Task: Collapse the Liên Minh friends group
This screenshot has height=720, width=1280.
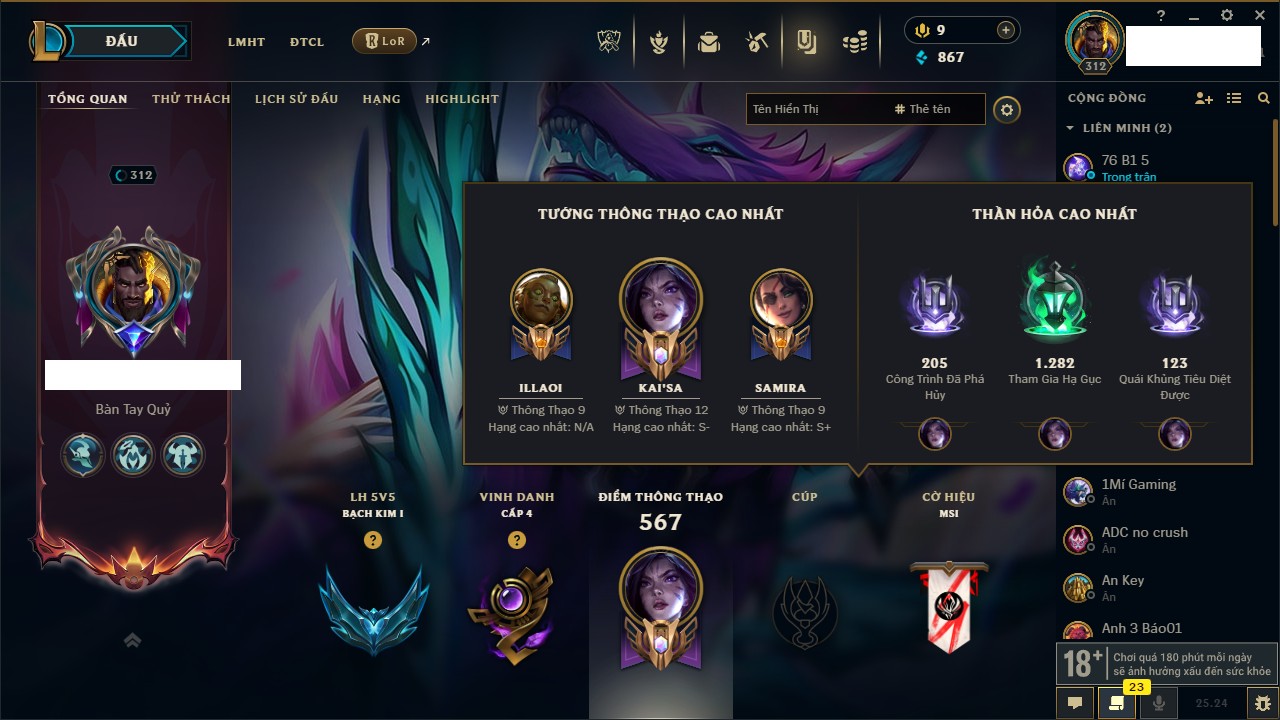Action: (x=1070, y=128)
